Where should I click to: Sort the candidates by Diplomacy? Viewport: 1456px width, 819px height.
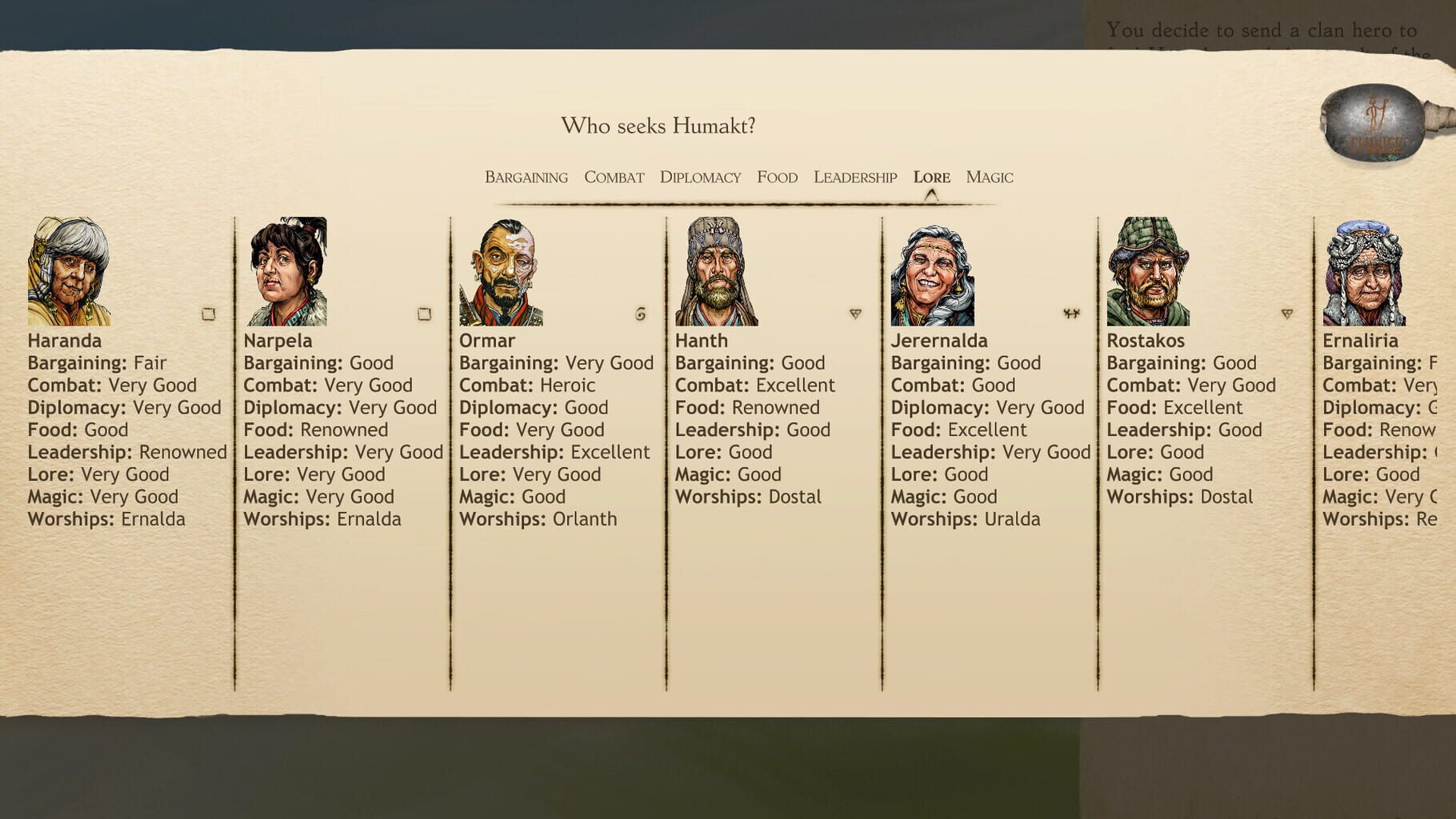[700, 177]
